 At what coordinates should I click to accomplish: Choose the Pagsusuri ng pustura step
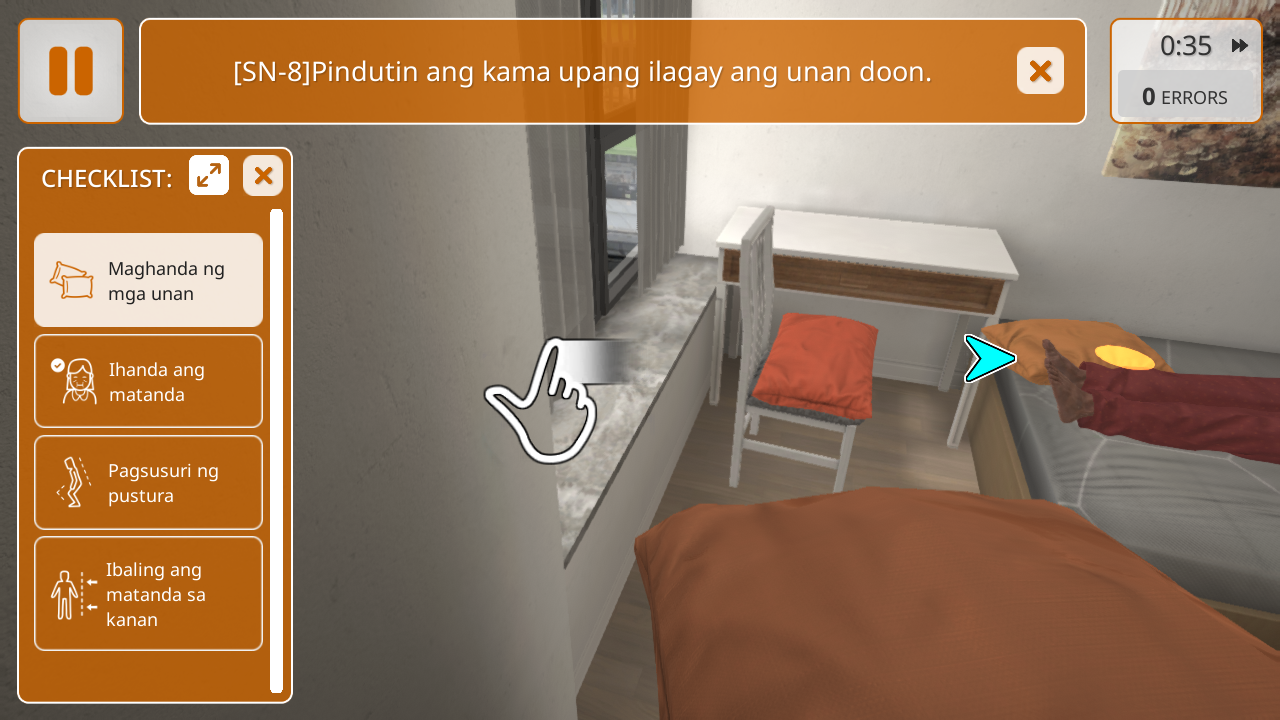point(149,483)
